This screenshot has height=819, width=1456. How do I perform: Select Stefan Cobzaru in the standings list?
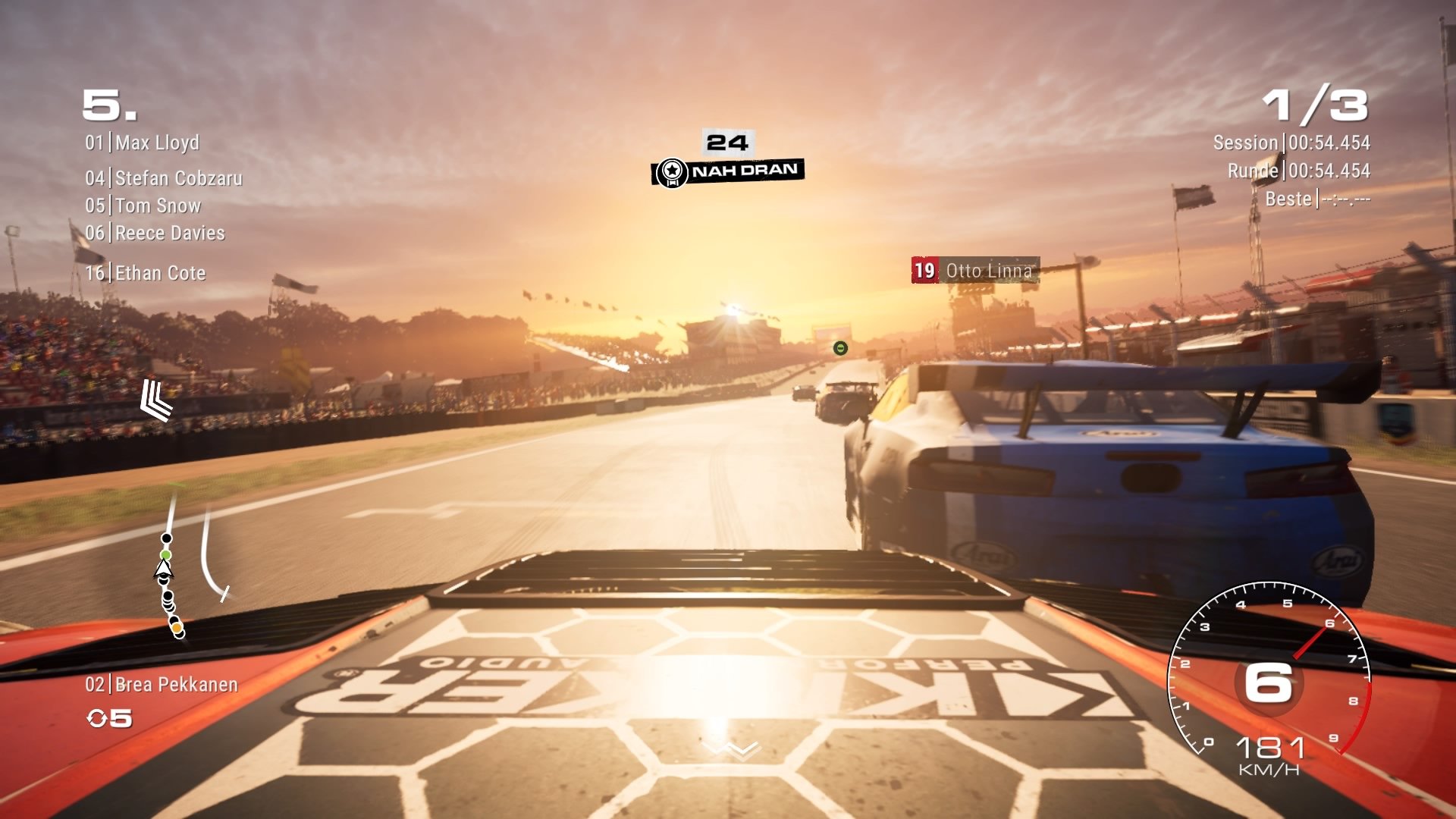(x=164, y=178)
